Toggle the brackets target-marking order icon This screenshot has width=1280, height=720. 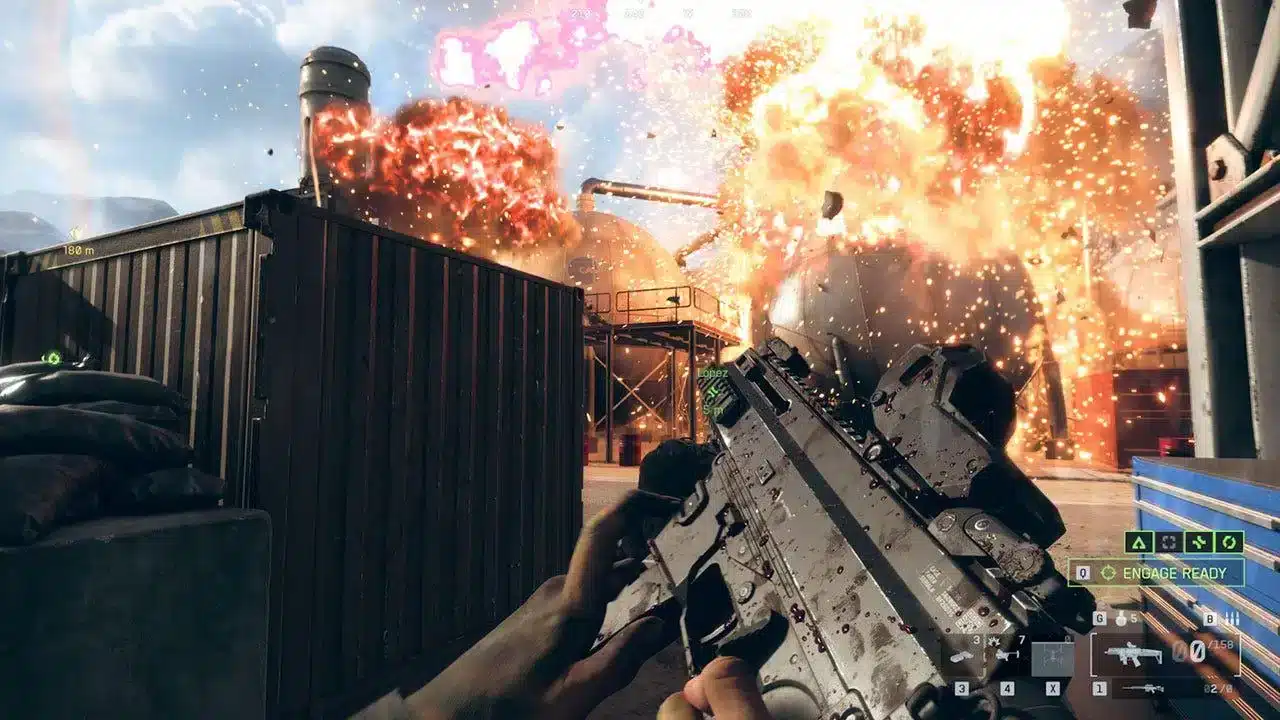[1169, 542]
